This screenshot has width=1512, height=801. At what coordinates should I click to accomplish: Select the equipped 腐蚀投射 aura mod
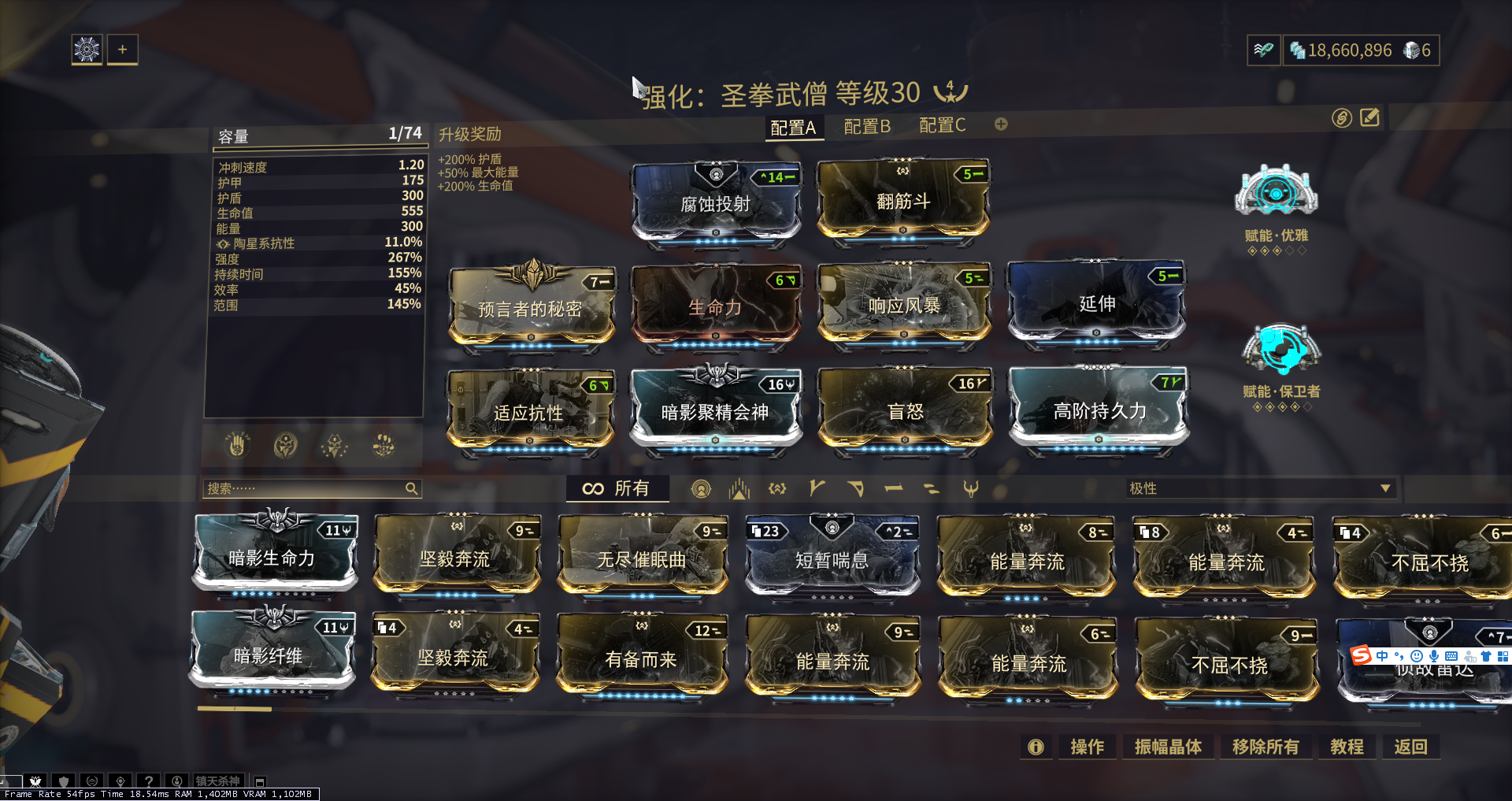715,202
